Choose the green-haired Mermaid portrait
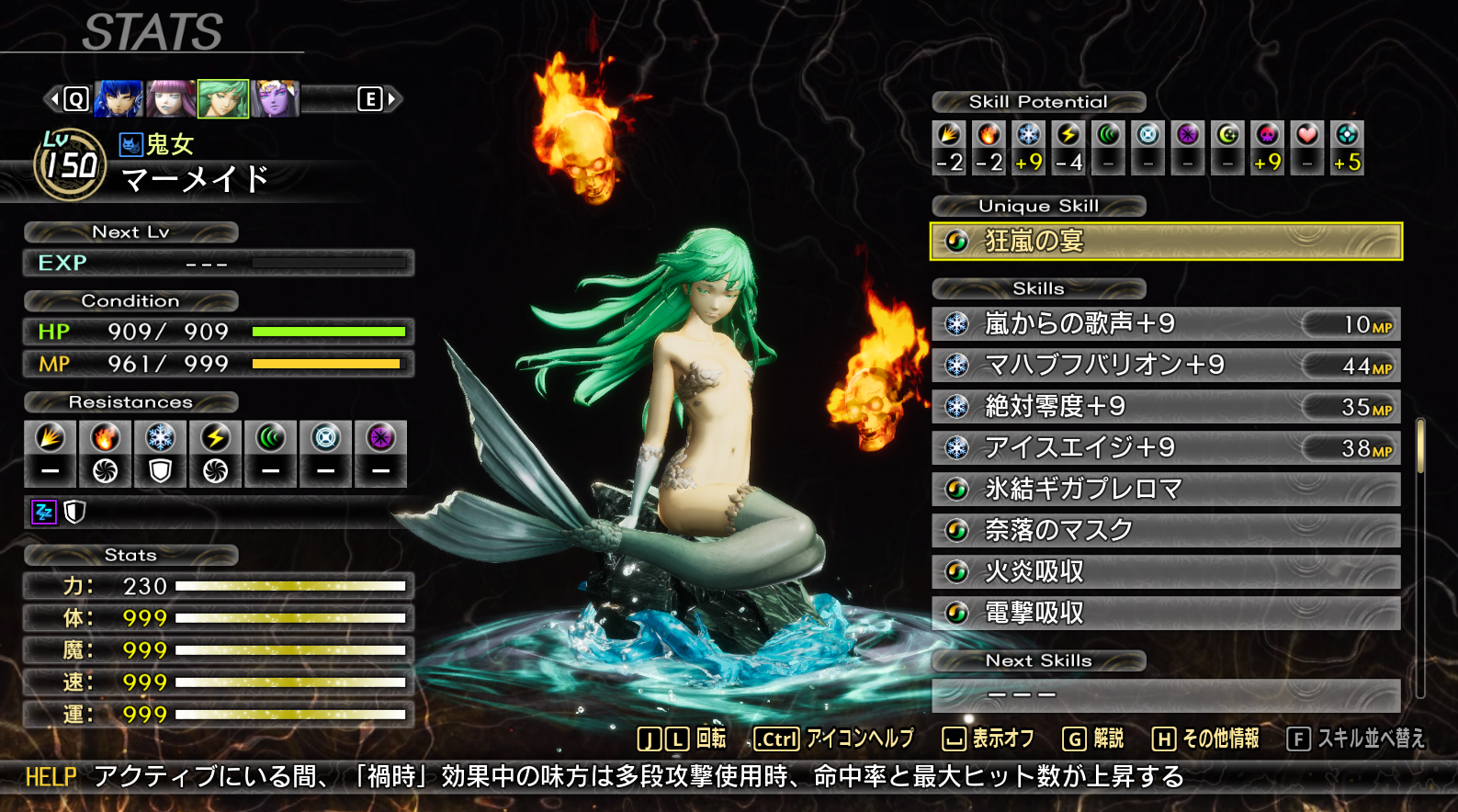 (x=223, y=99)
